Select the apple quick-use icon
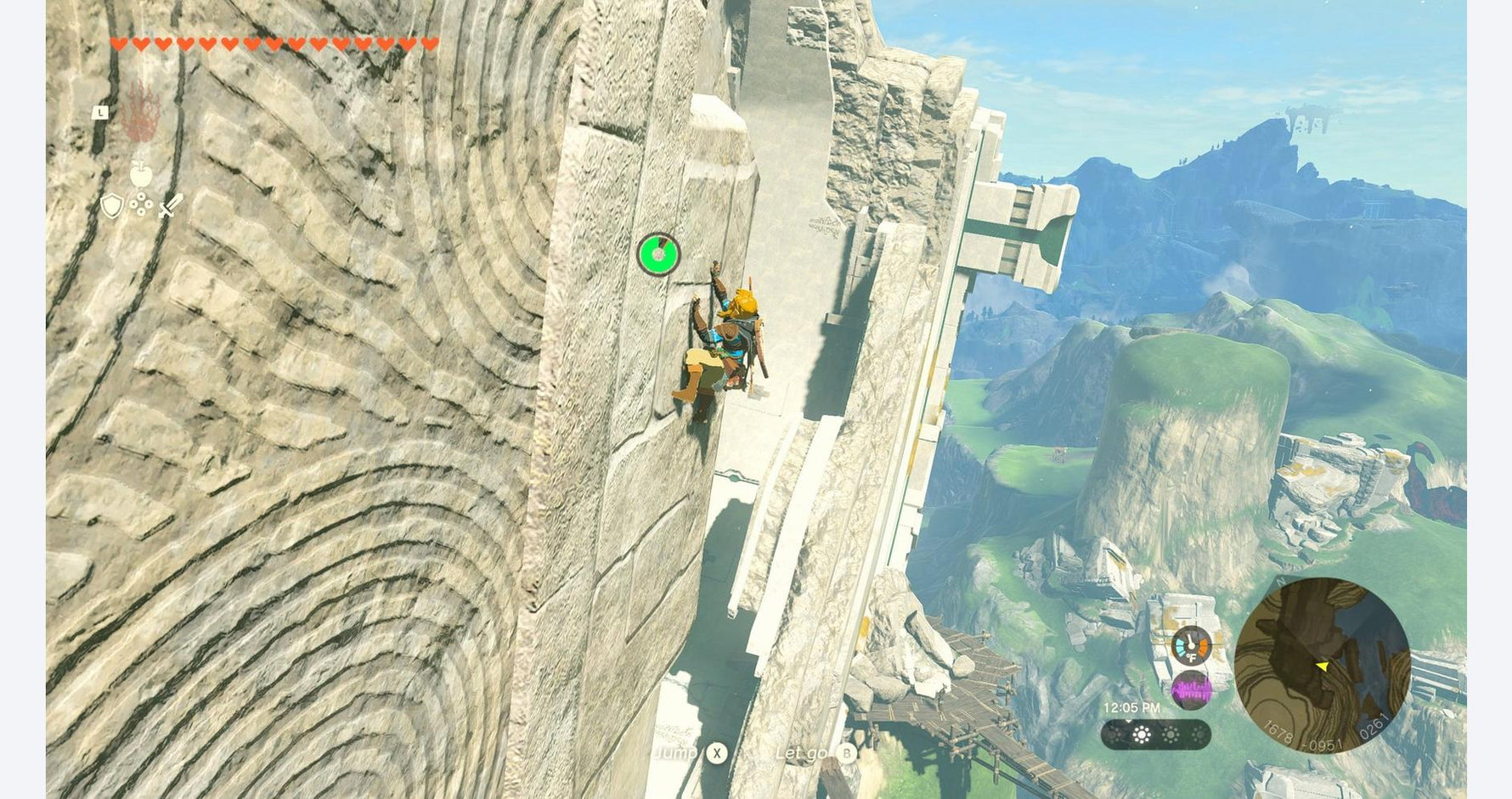 (141, 174)
